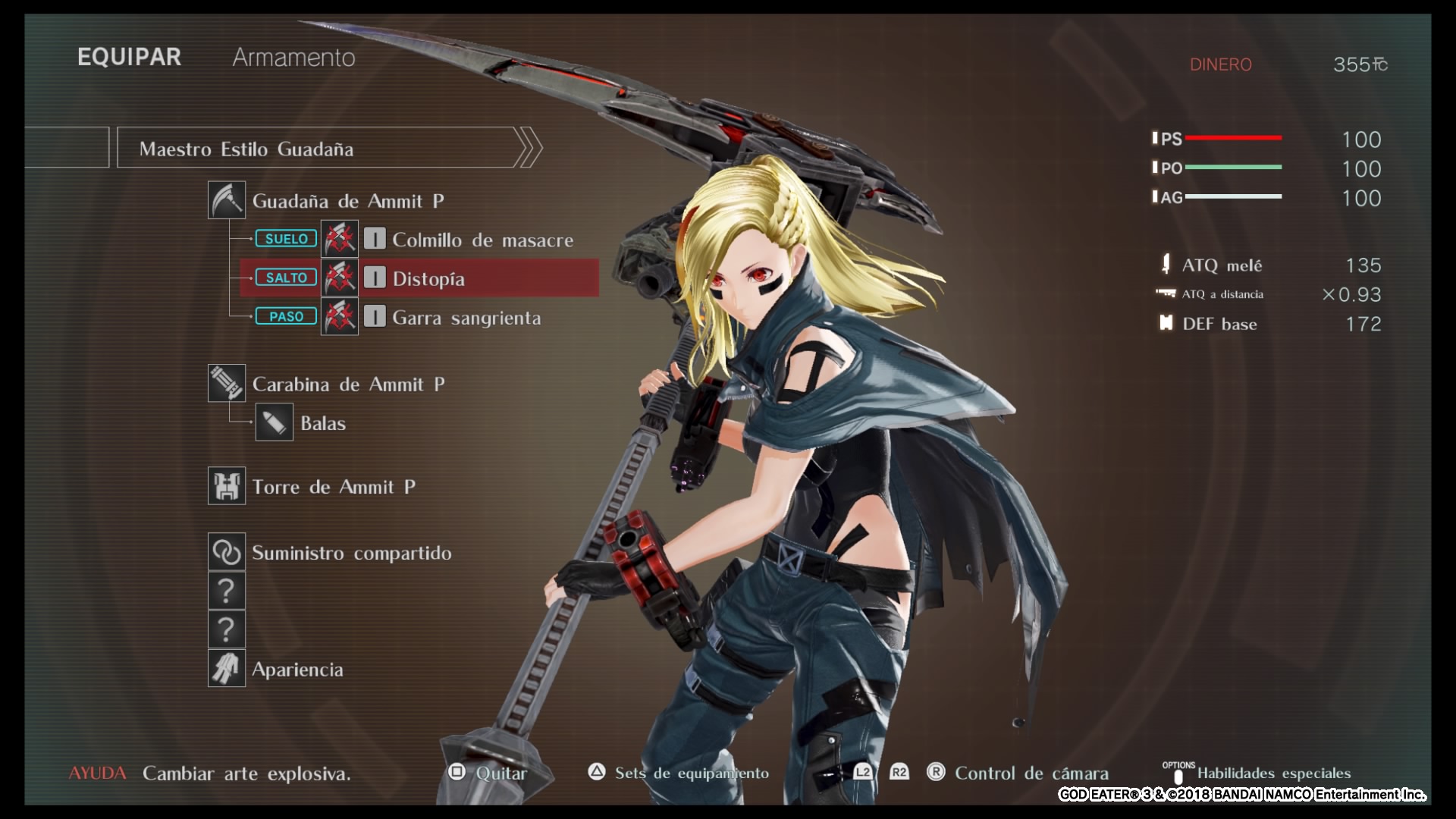Open the Balas bullet selection

click(323, 423)
